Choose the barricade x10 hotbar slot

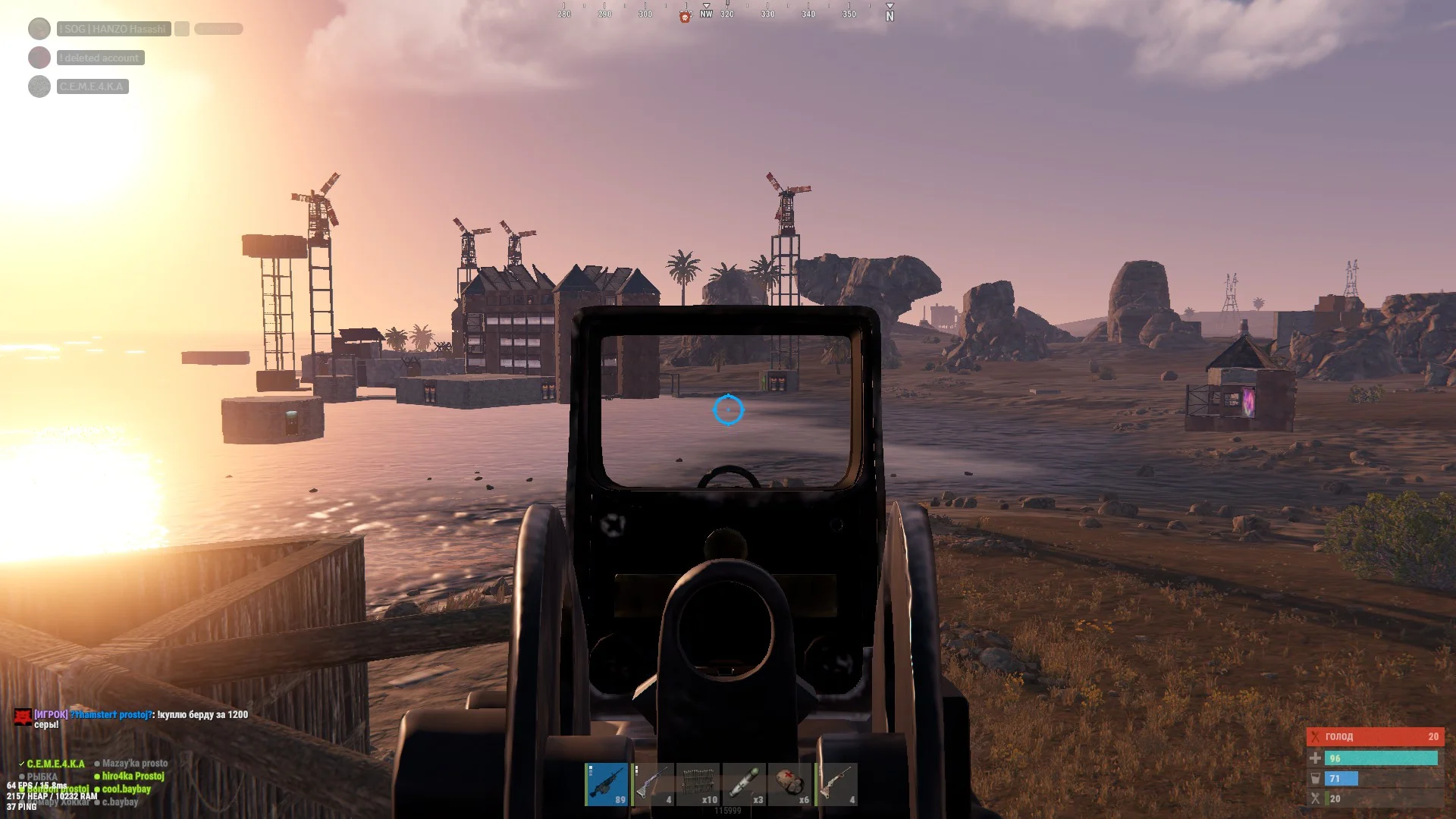coord(698,784)
